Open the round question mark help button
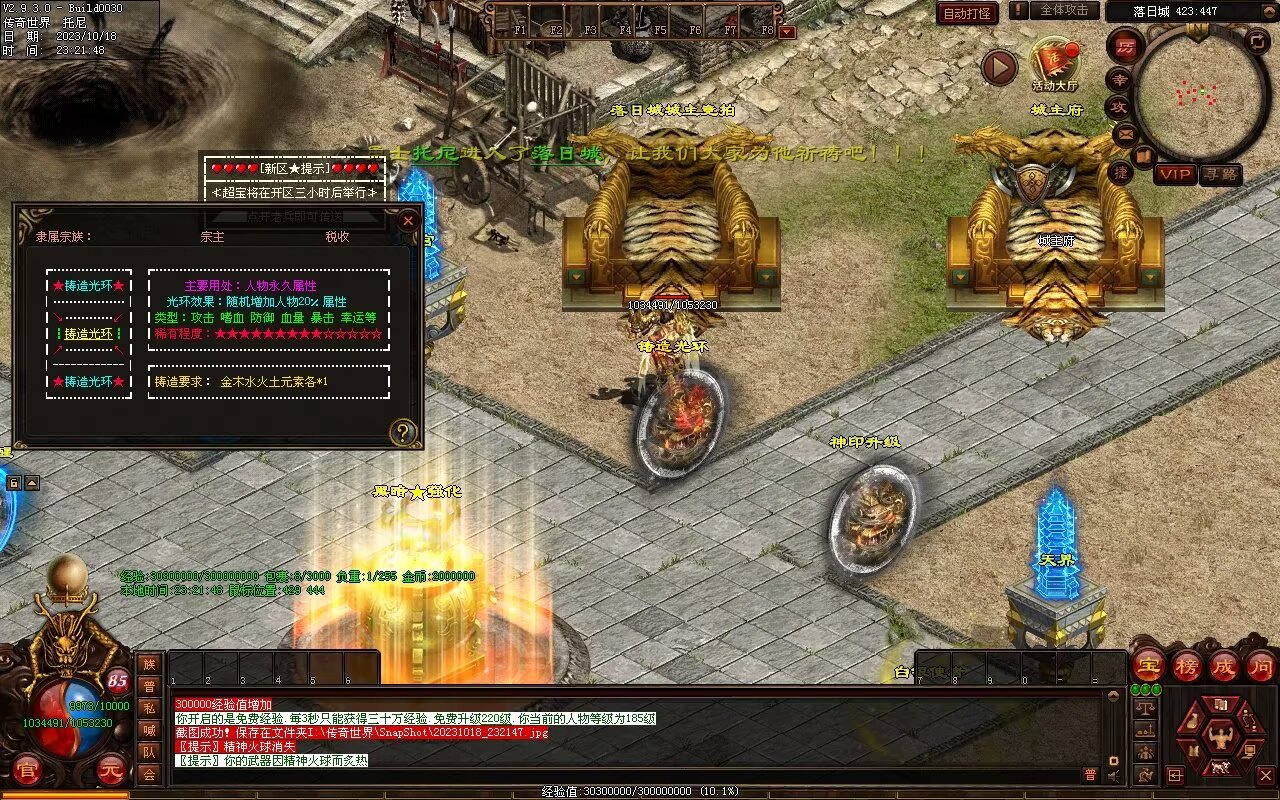 (403, 432)
